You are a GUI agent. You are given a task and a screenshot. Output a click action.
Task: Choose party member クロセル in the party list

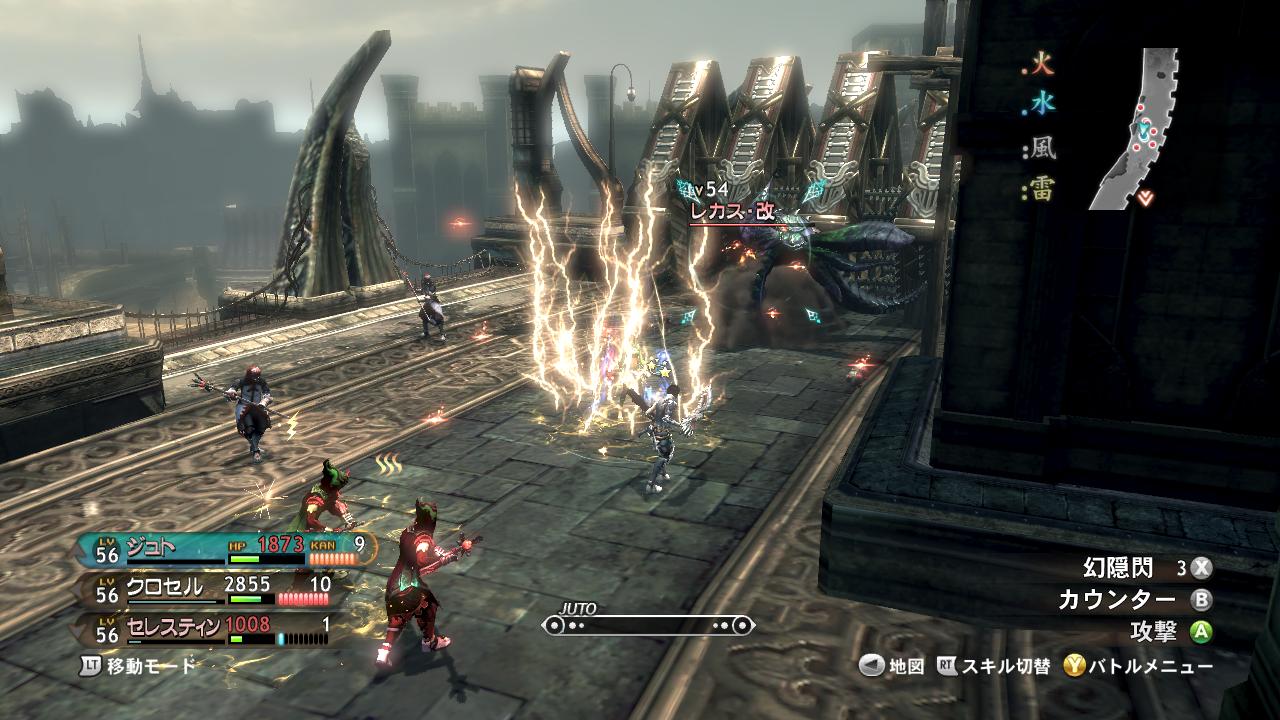click(x=165, y=587)
